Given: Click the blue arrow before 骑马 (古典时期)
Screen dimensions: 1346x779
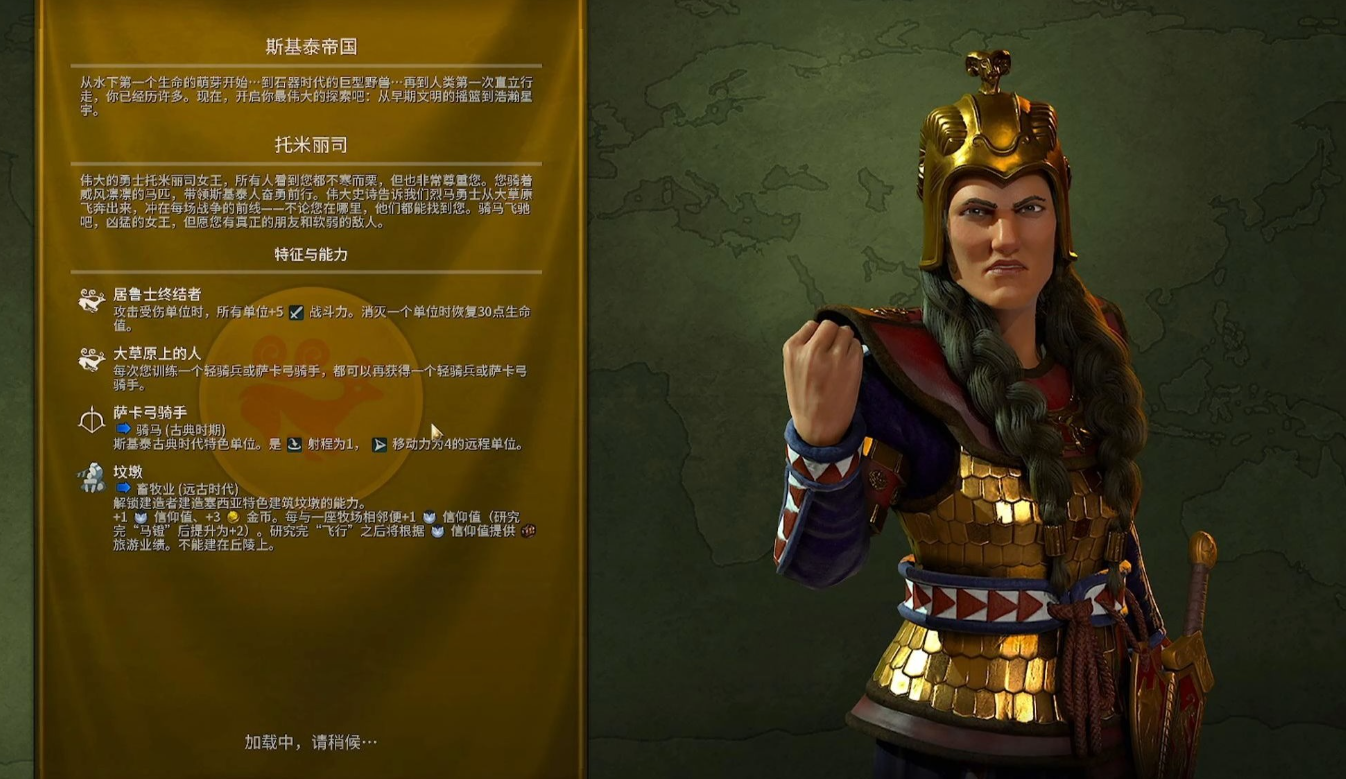Looking at the screenshot, I should (x=123, y=426).
